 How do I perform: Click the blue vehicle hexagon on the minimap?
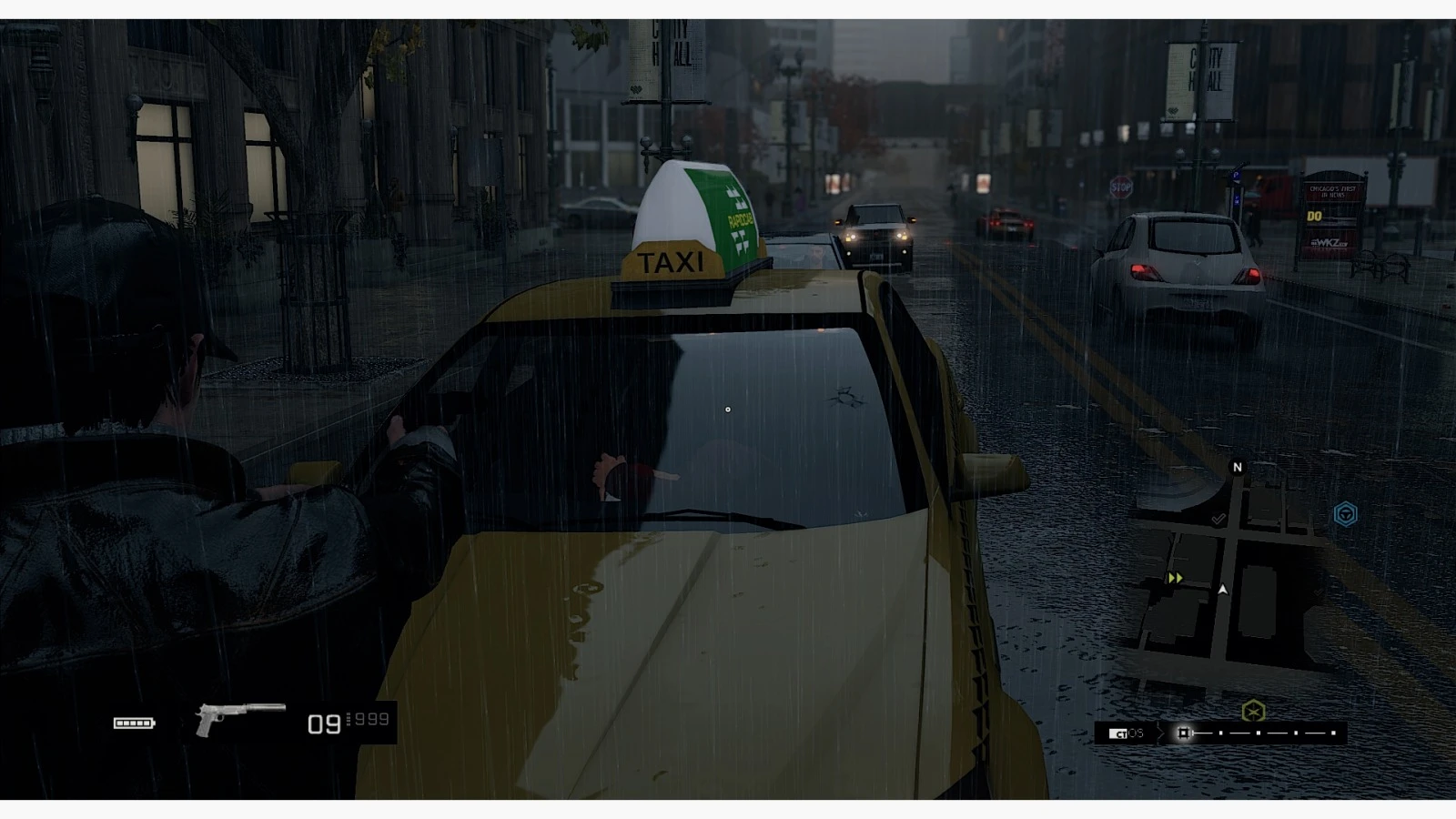1345,512
